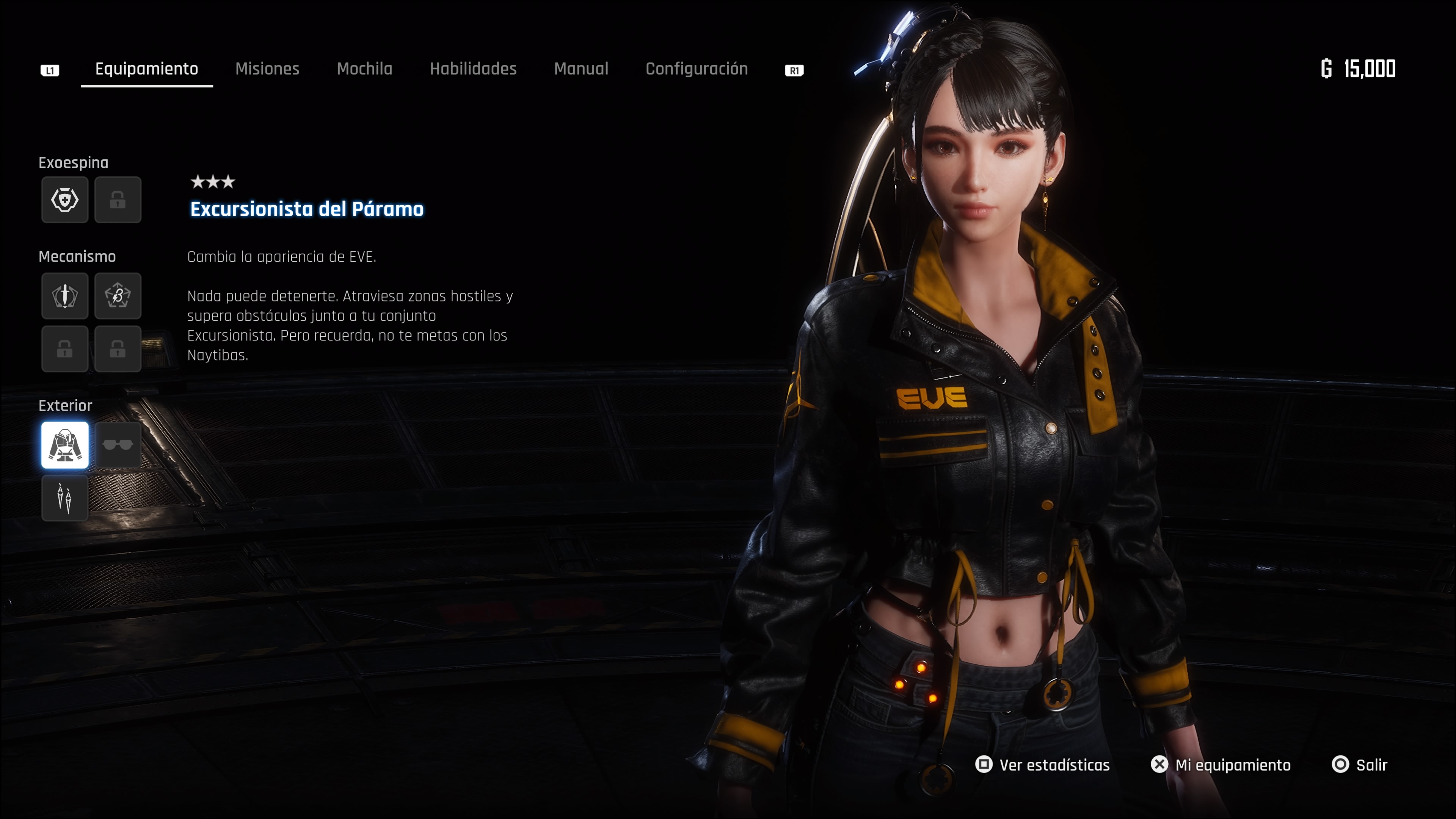
Task: Open the first Mecanismo sword slot
Action: 64,296
